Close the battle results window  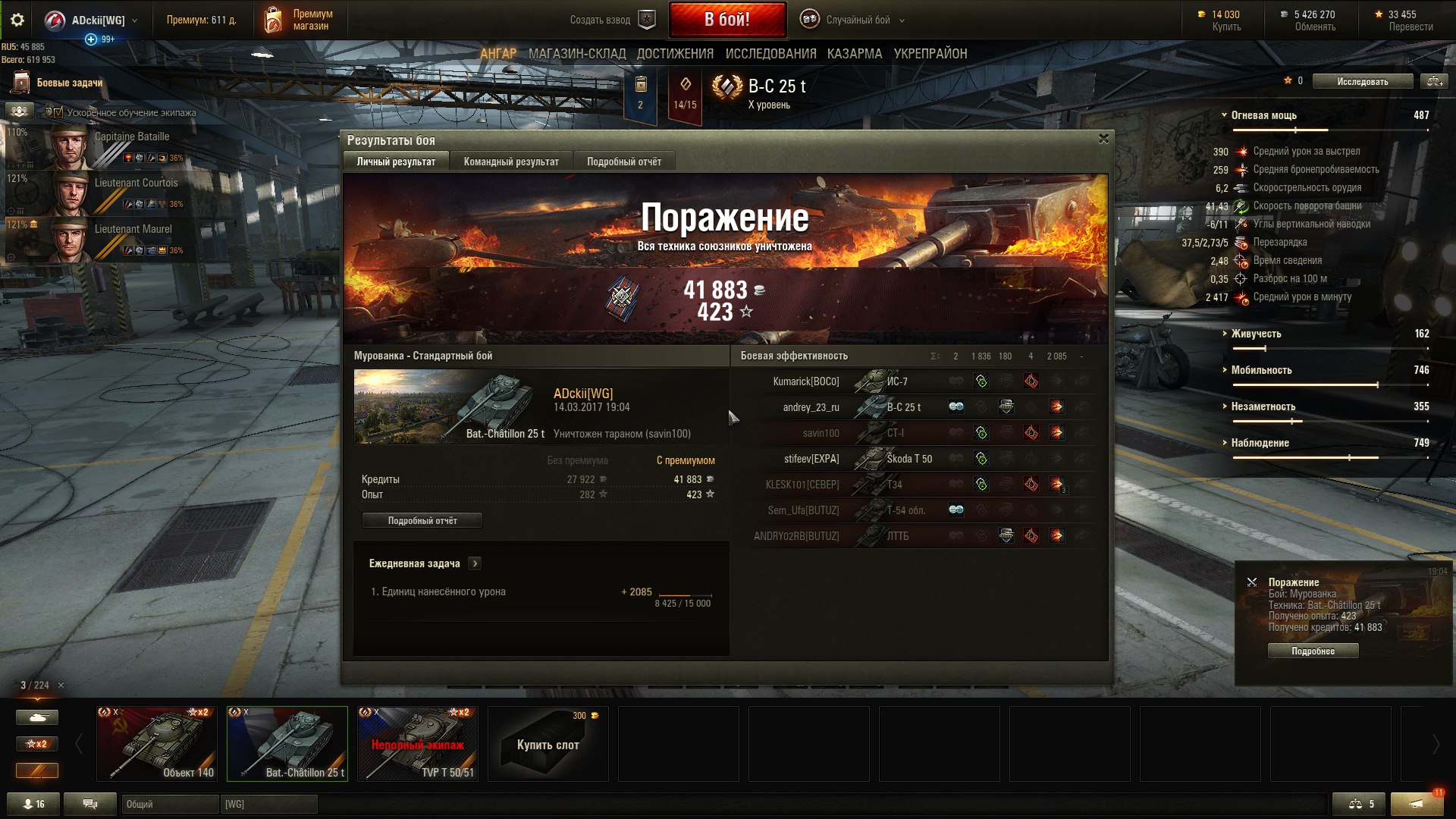[1103, 139]
